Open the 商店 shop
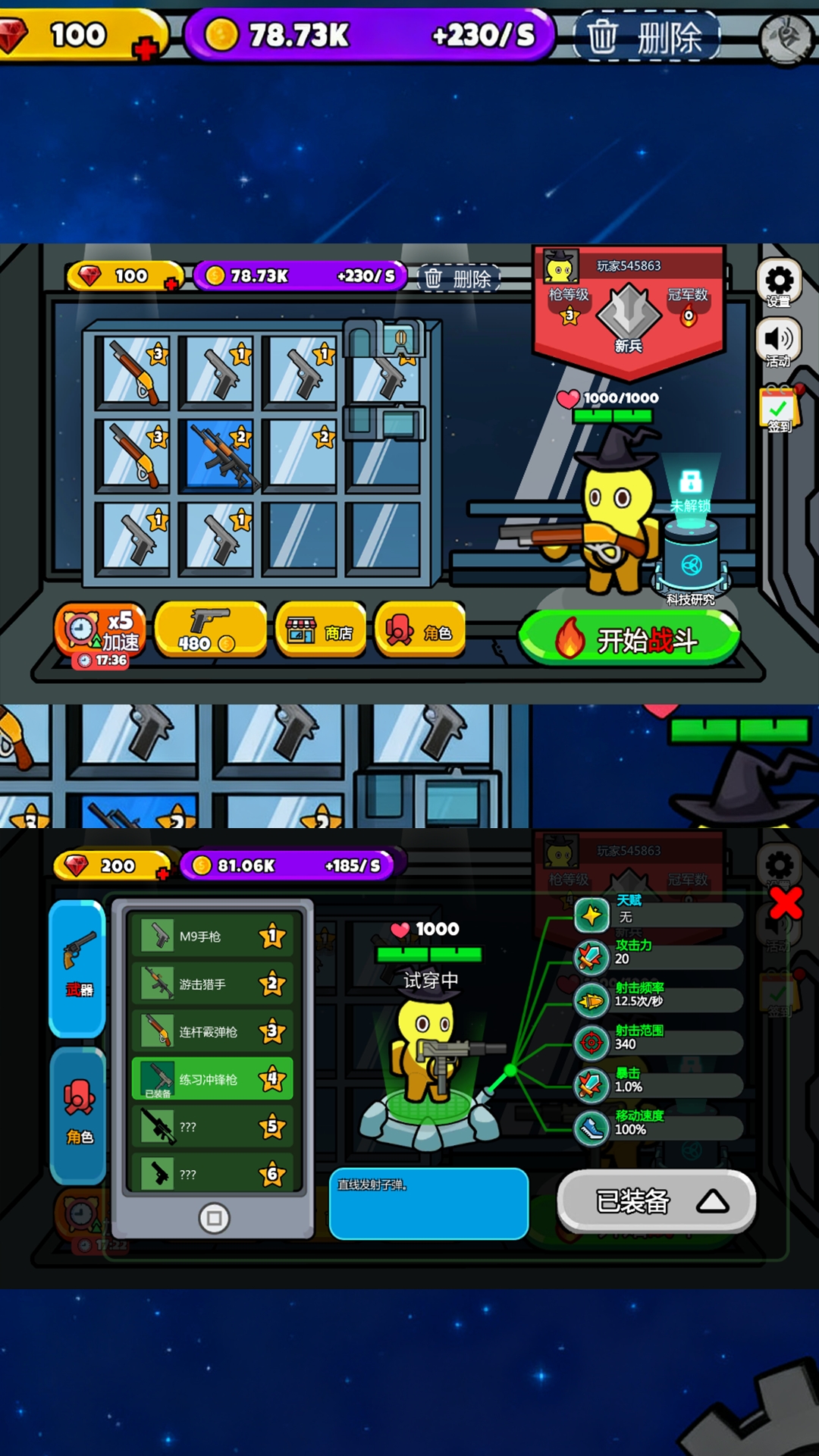The height and width of the screenshot is (1456, 819). tap(321, 630)
